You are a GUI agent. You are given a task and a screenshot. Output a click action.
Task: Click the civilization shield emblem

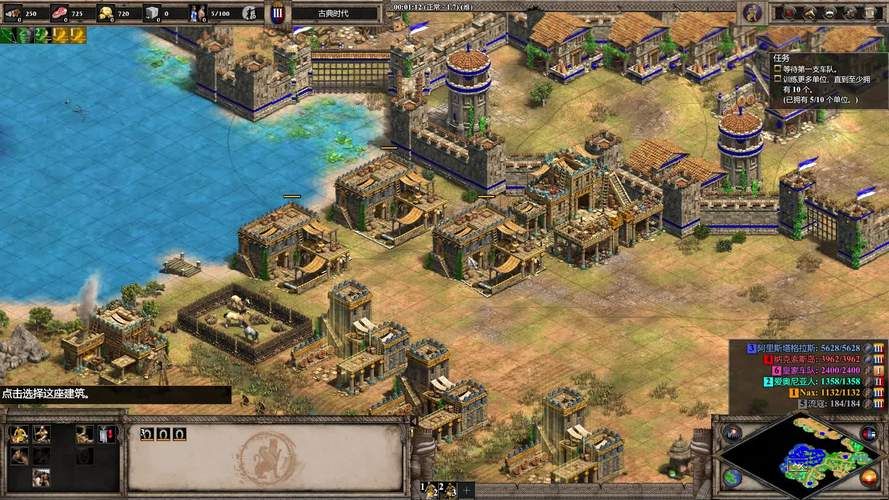click(278, 14)
